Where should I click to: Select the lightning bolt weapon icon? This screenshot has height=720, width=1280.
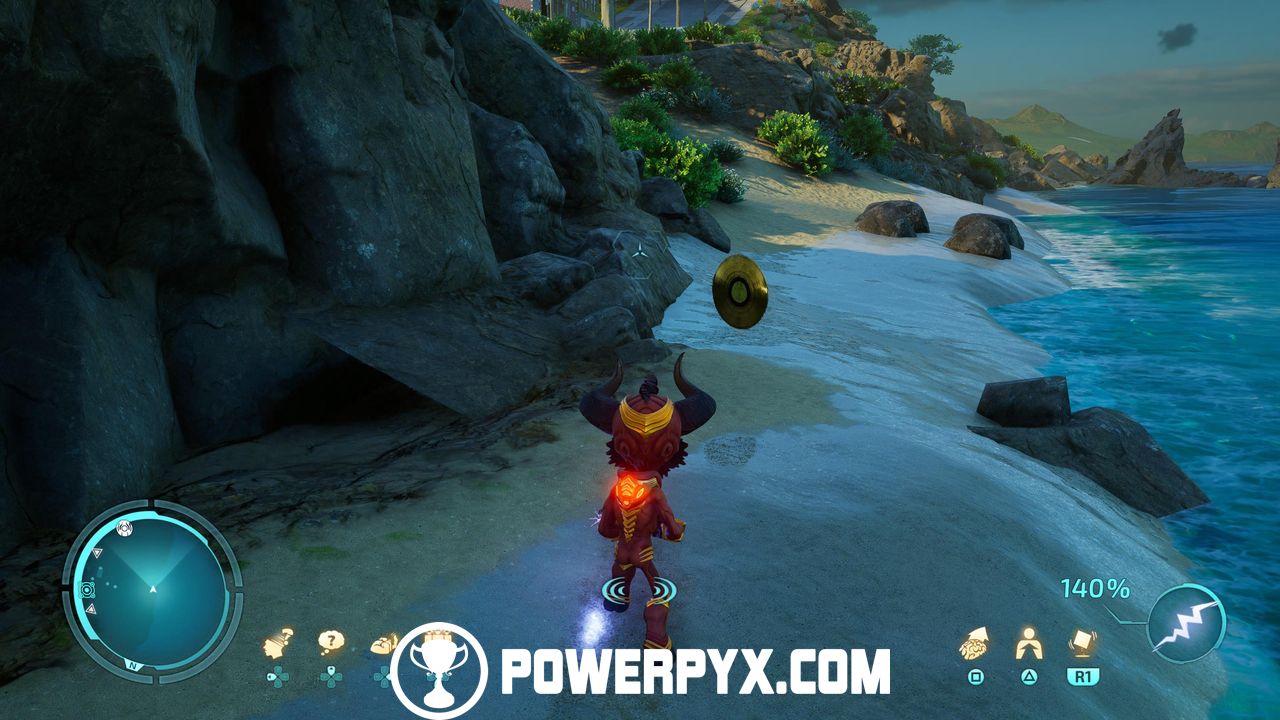(x=1186, y=623)
